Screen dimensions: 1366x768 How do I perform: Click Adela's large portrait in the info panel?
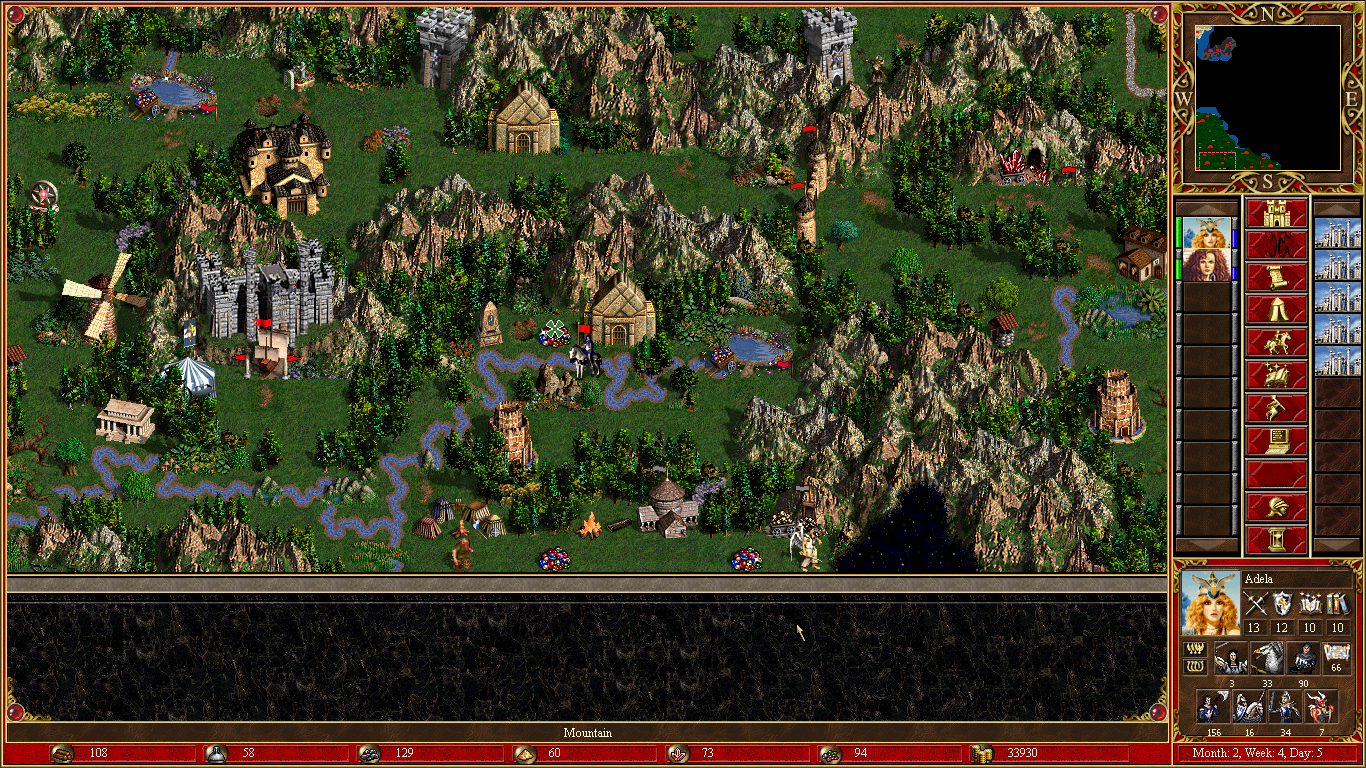click(1209, 603)
